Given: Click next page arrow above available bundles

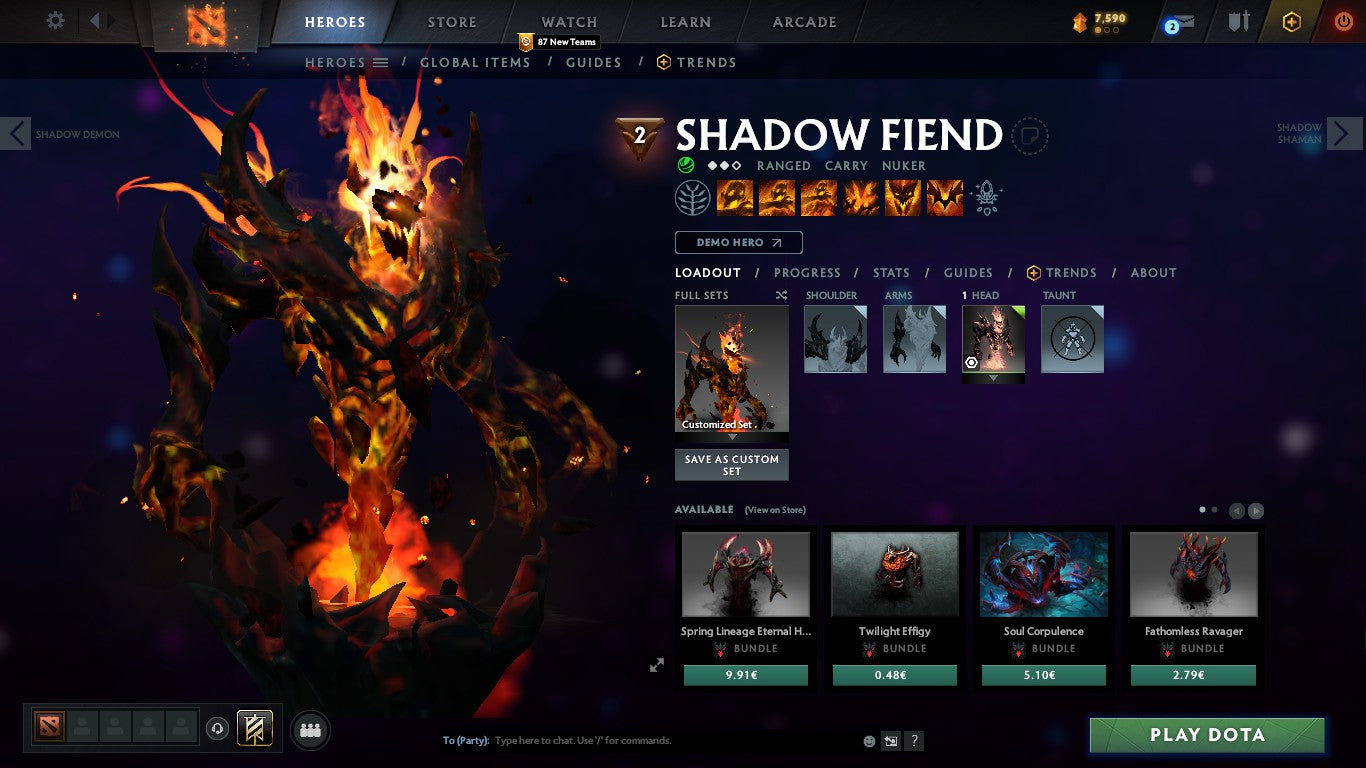Looking at the screenshot, I should pyautogui.click(x=1256, y=510).
